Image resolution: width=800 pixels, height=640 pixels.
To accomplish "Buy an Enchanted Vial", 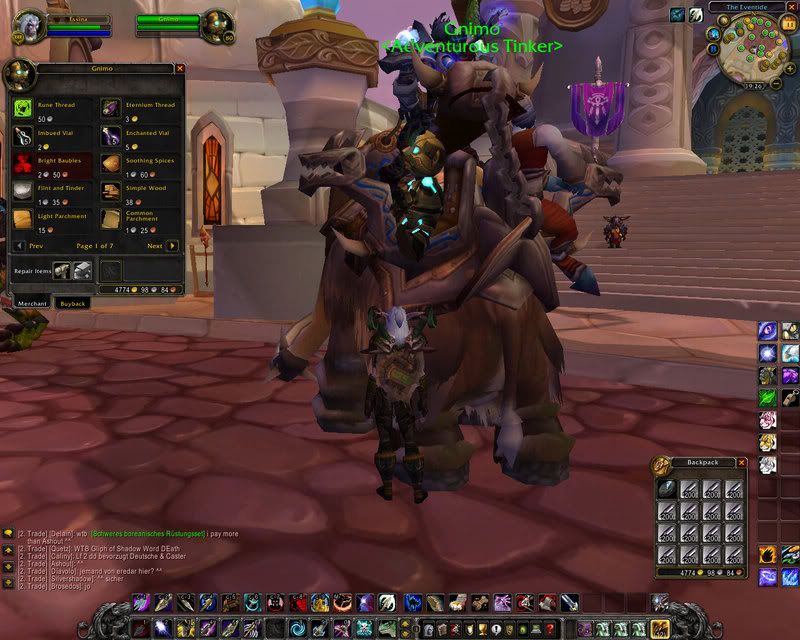I will (109, 135).
